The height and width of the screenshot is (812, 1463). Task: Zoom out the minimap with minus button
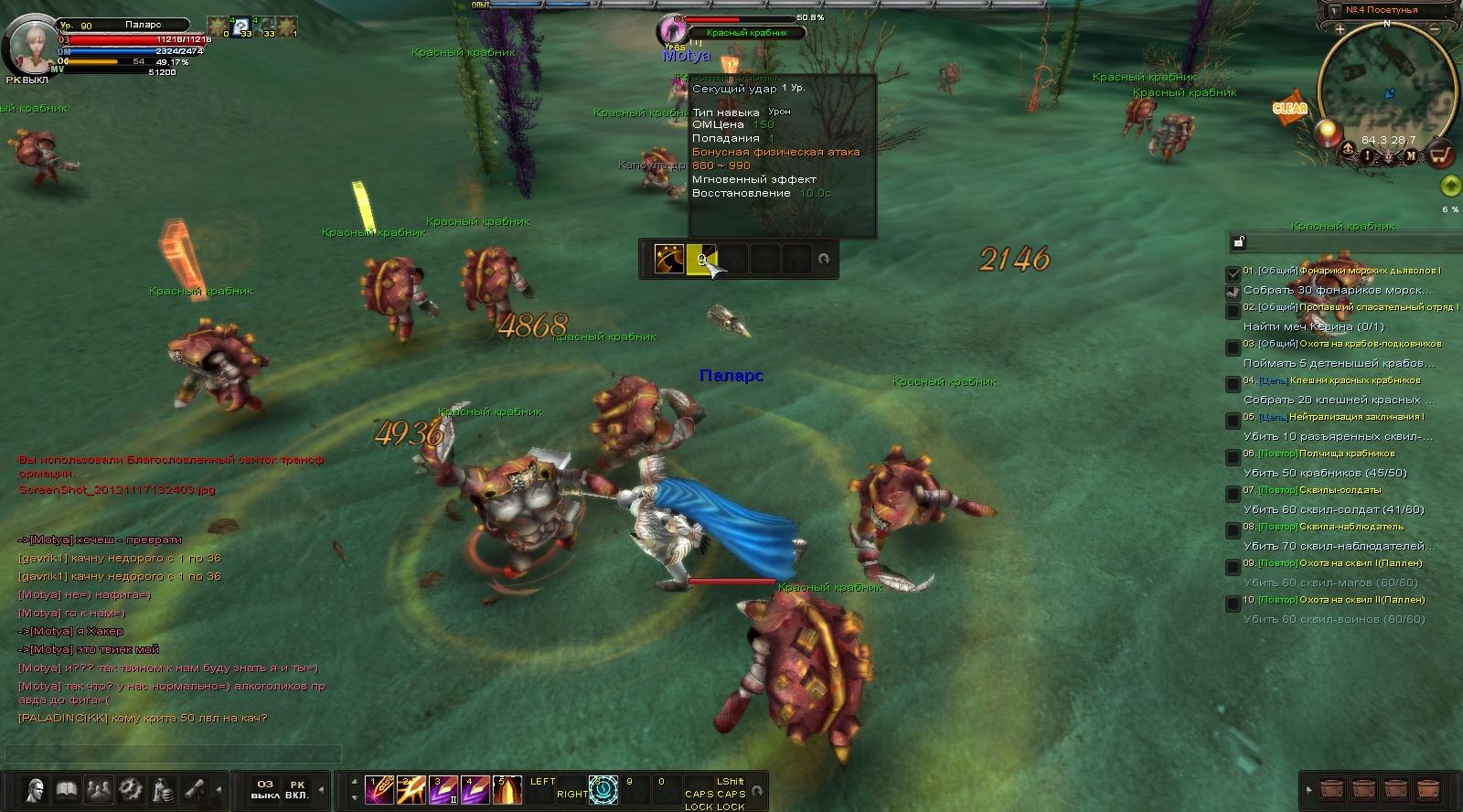pyautogui.click(x=1435, y=29)
